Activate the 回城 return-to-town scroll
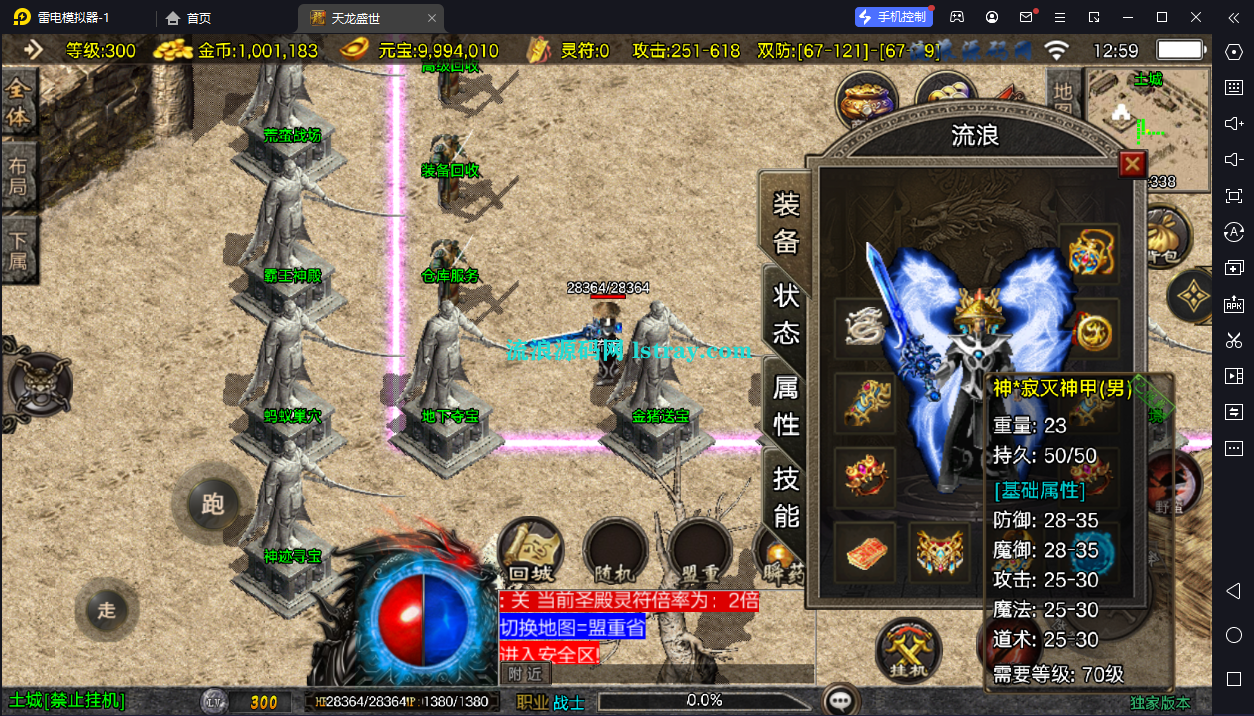 pyautogui.click(x=531, y=551)
